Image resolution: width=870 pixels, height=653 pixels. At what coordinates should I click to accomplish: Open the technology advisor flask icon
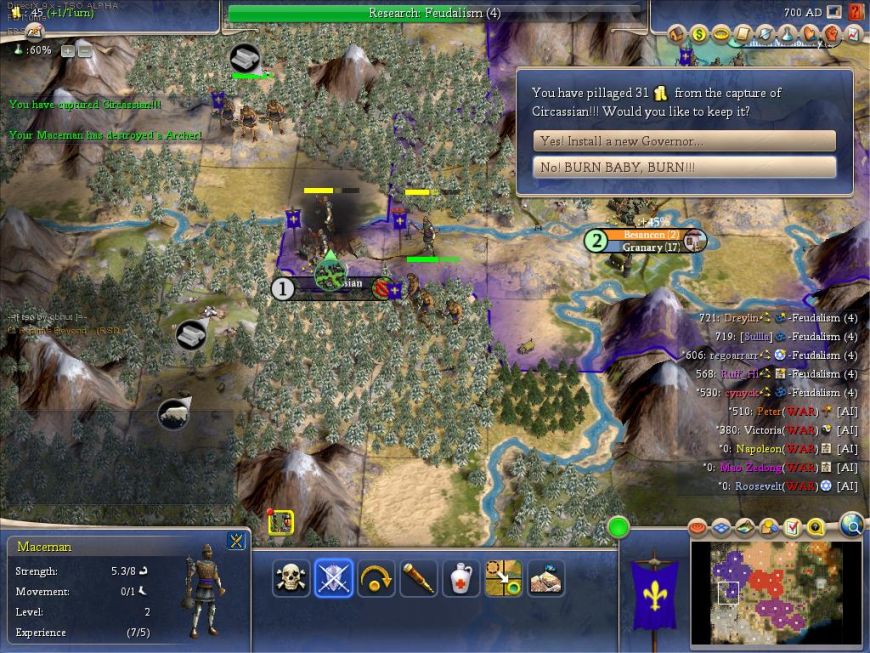788,34
